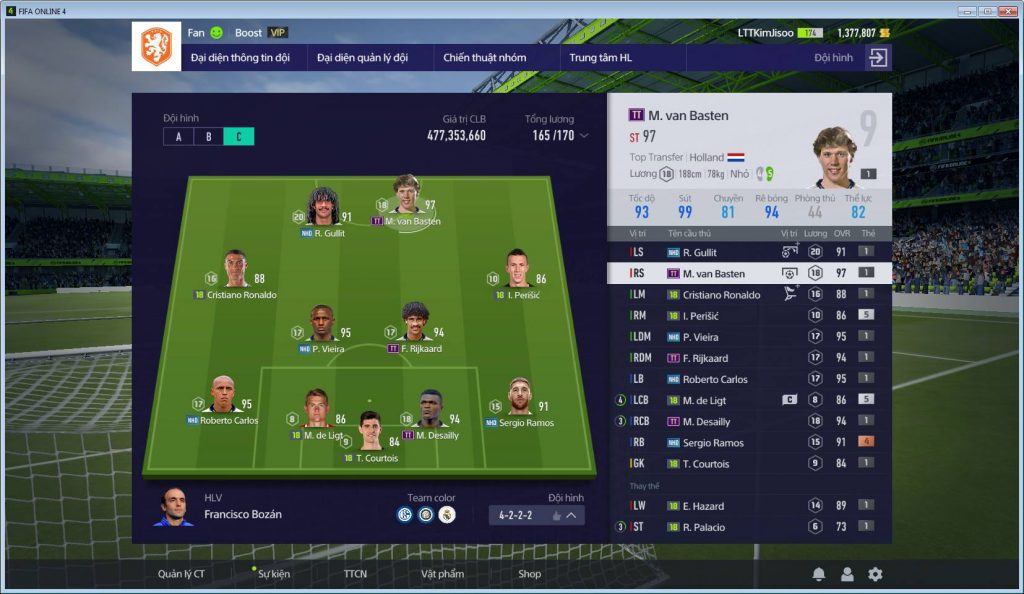Click the exit arrow next to Đội hình
This screenshot has height=594, width=1024.
[x=877, y=58]
